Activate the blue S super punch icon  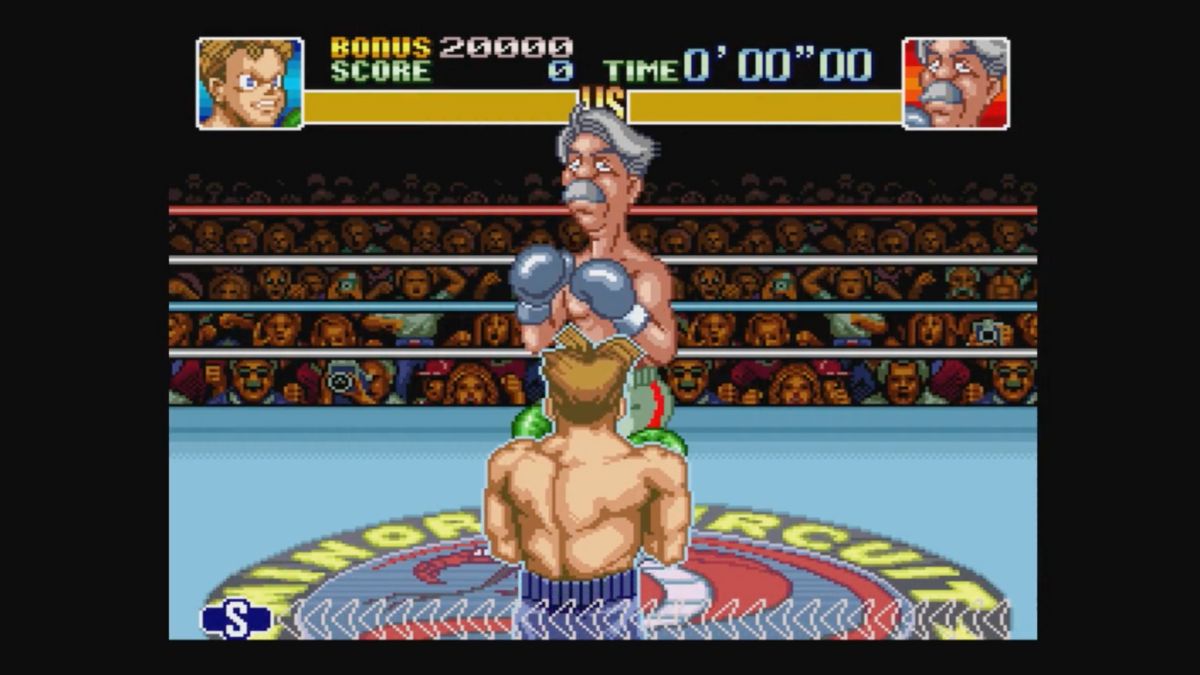[236, 619]
